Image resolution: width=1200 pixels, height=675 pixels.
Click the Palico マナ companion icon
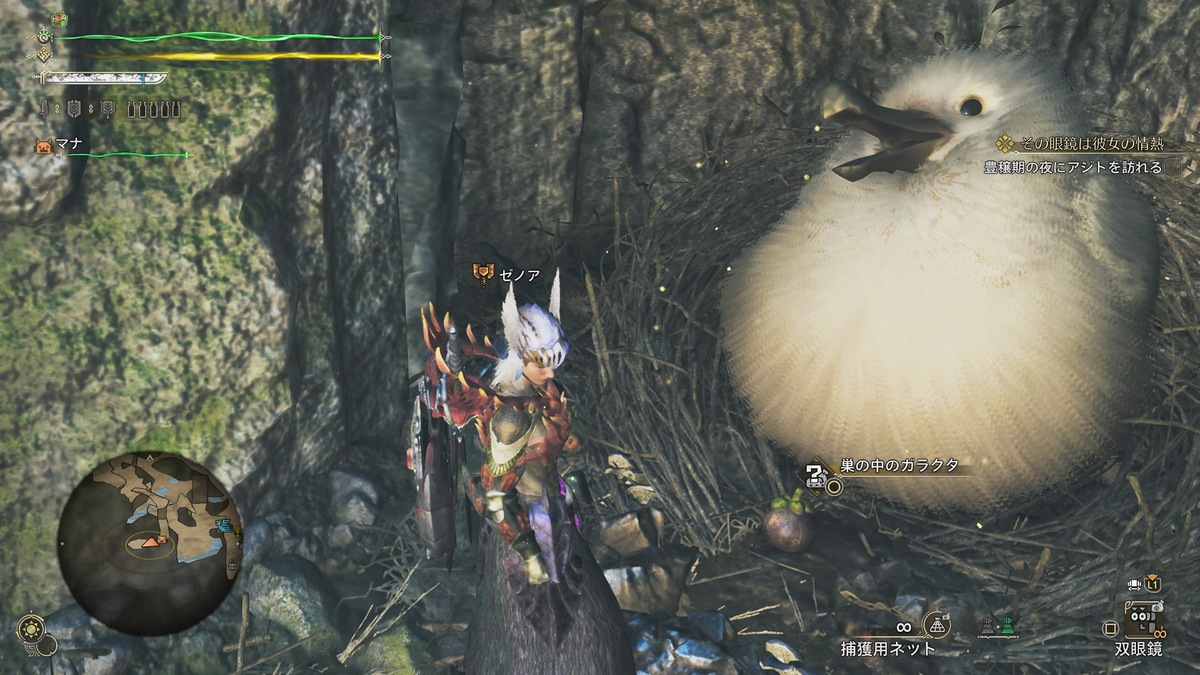click(x=42, y=145)
